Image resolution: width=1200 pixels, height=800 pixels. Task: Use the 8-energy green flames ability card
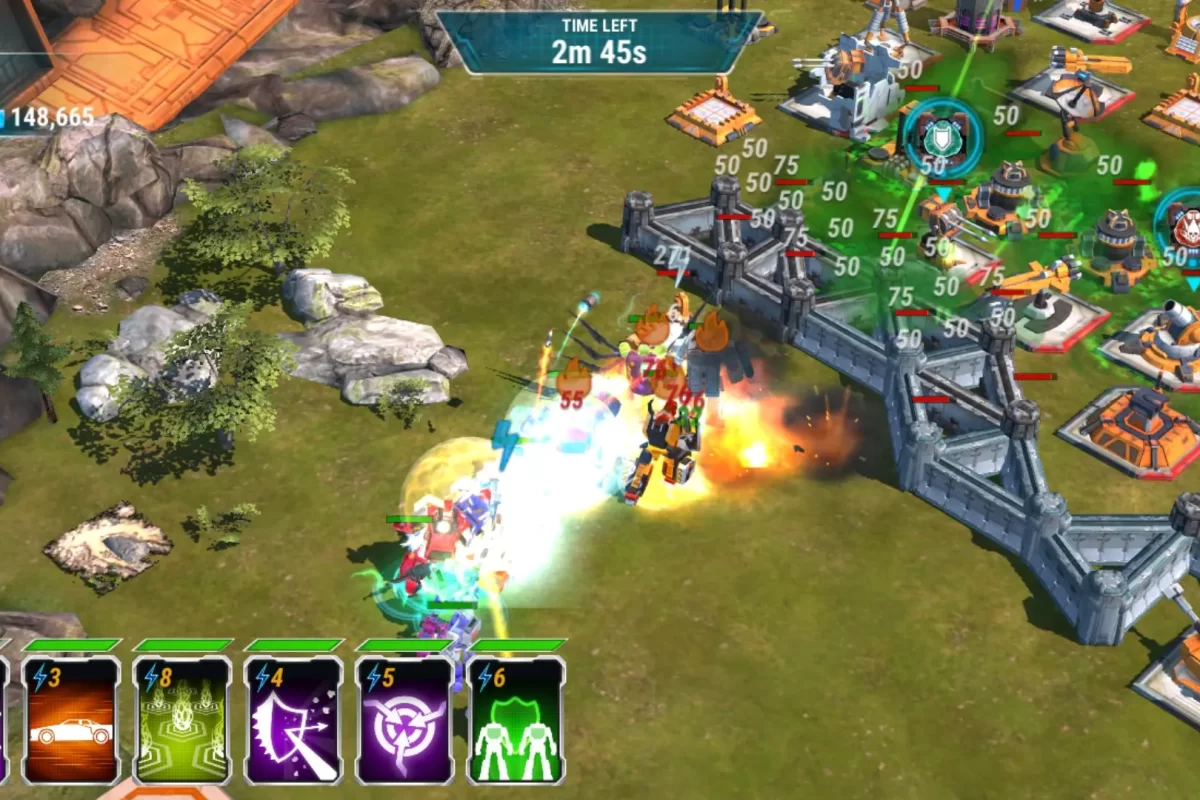(182, 720)
